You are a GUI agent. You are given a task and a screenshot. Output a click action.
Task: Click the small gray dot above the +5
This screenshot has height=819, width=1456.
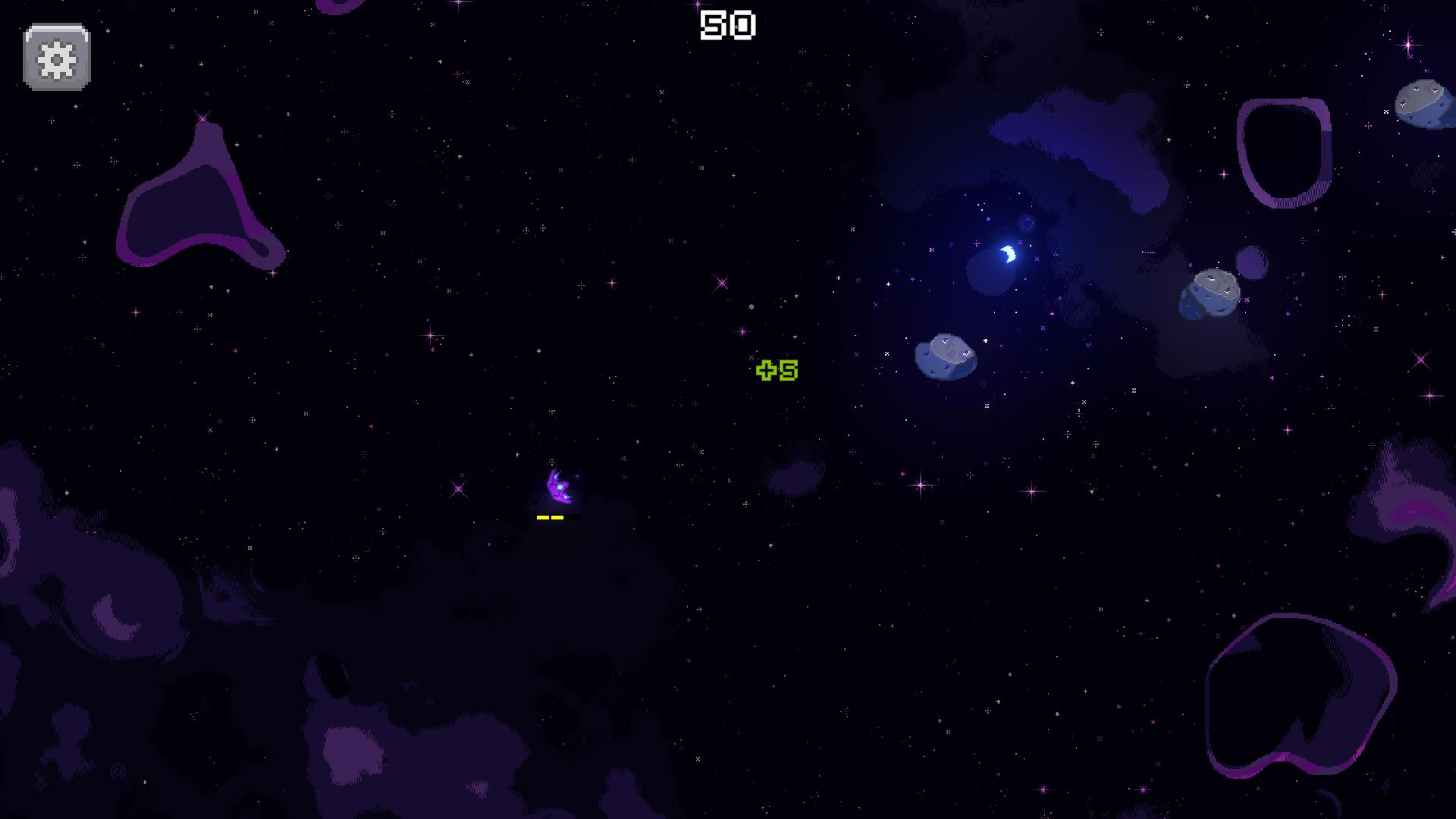(x=751, y=306)
